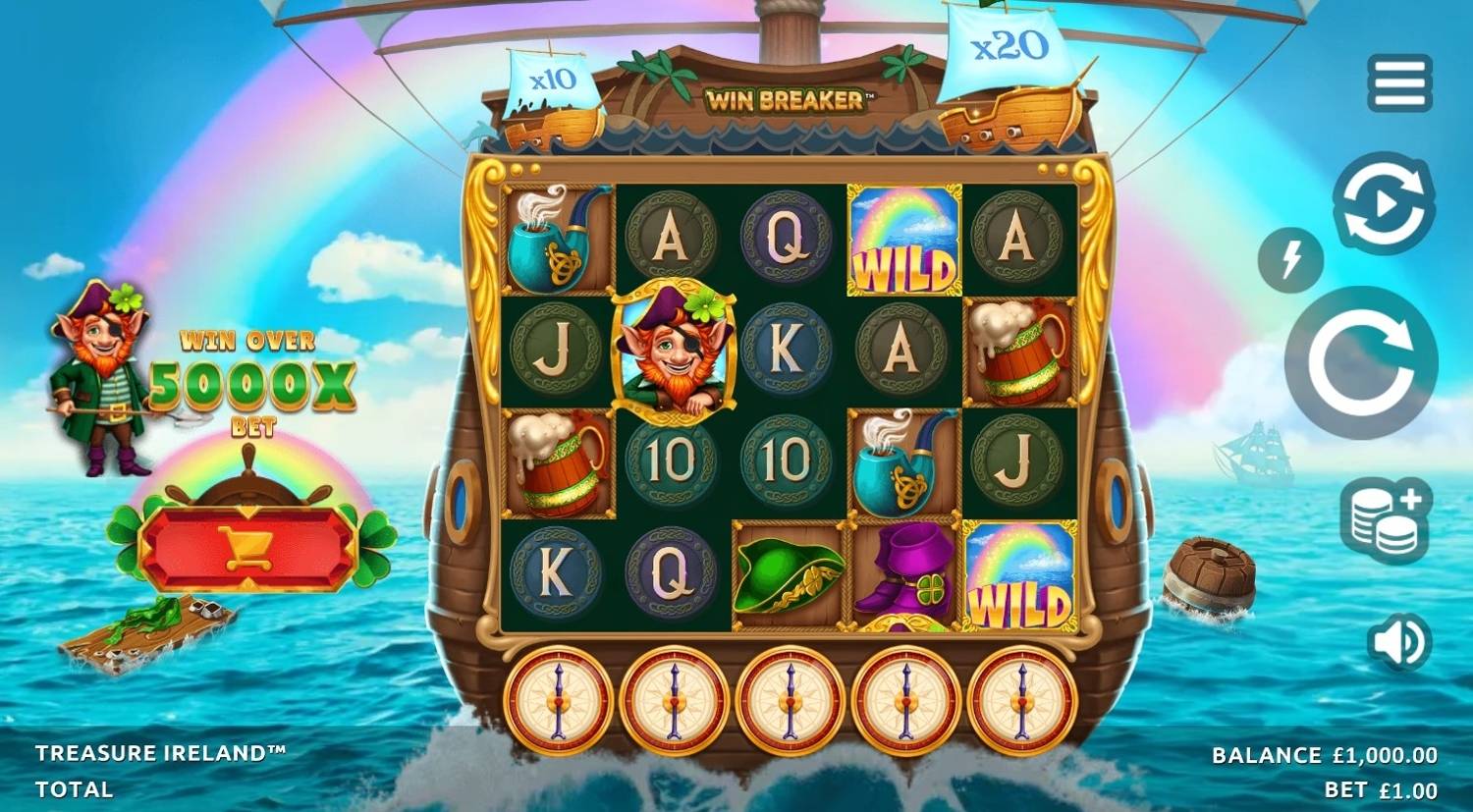Open the game menu
The width and height of the screenshot is (1473, 812).
click(x=1400, y=83)
